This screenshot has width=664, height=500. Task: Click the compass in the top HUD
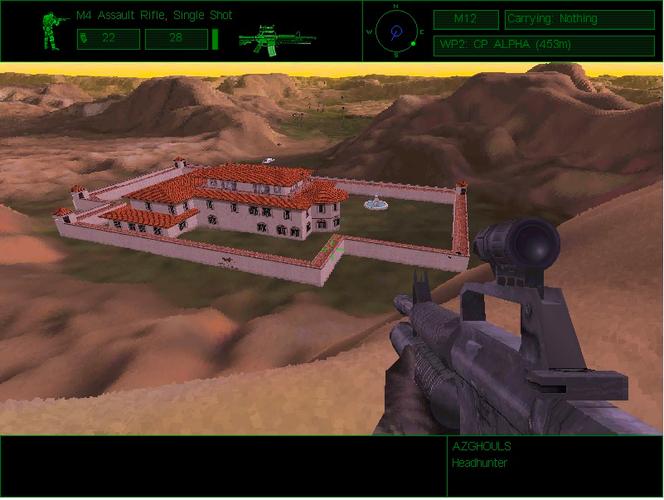pyautogui.click(x=395, y=31)
